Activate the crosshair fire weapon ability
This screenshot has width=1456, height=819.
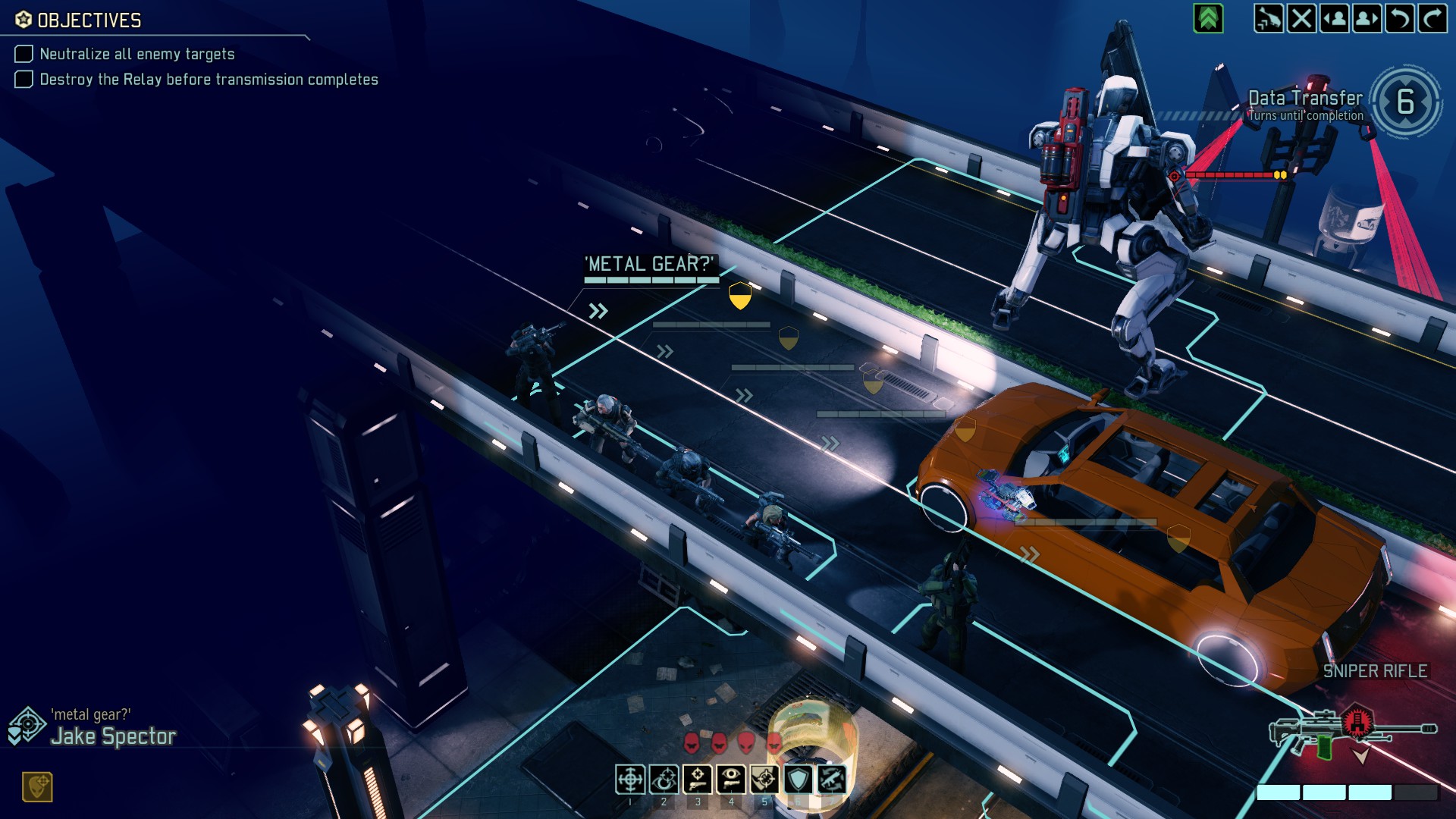point(630,779)
